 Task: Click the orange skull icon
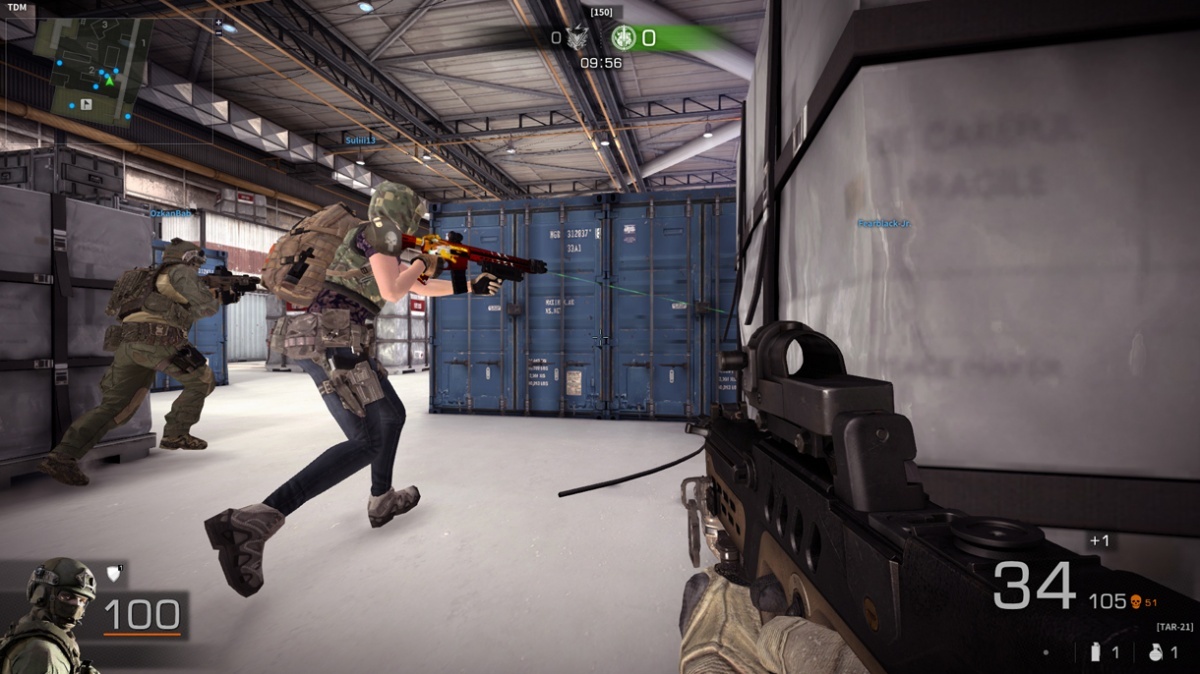(x=1135, y=601)
